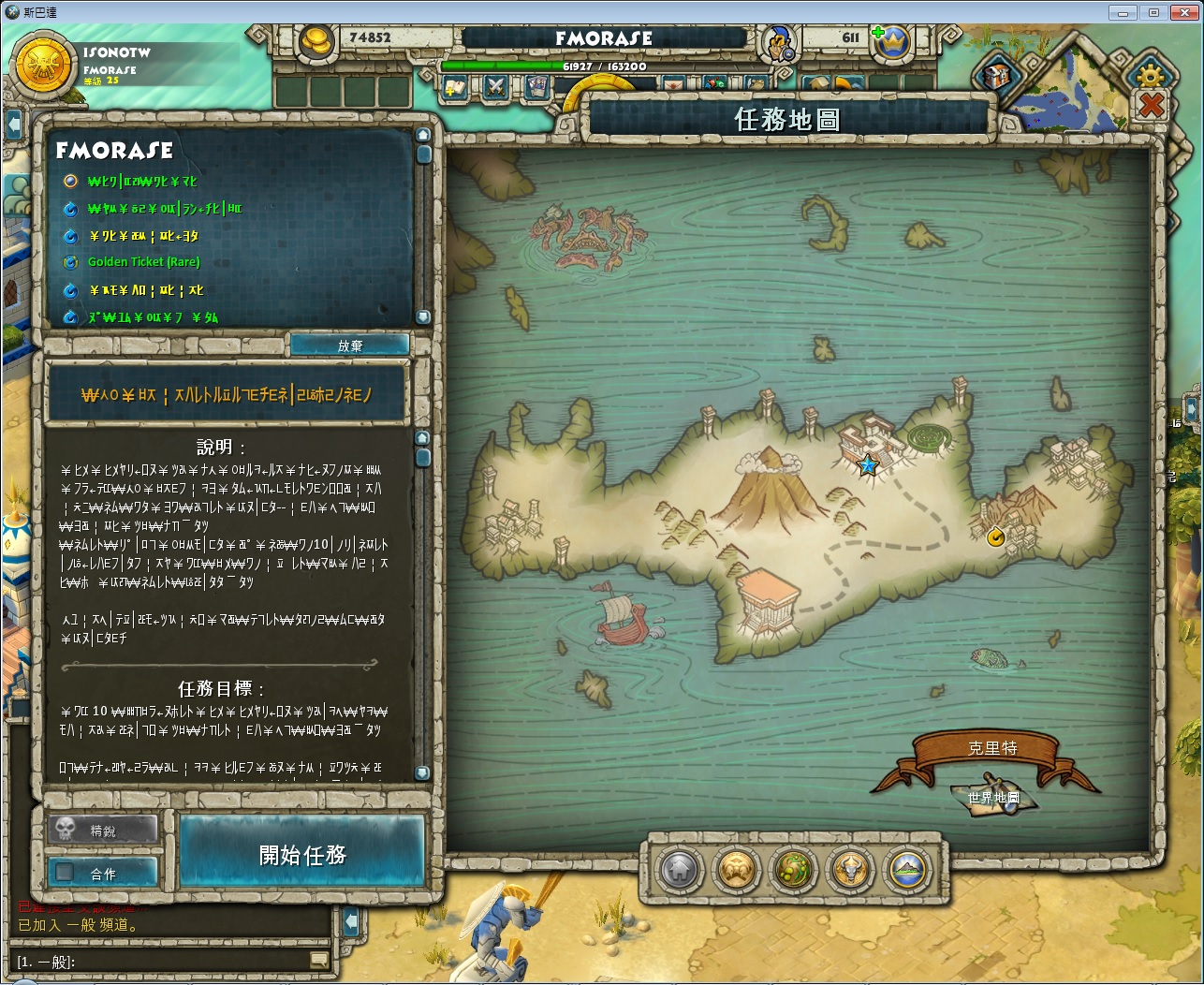Image resolution: width=1204 pixels, height=985 pixels.
Task: Select the yellow quest marker on the island
Action: coord(995,537)
